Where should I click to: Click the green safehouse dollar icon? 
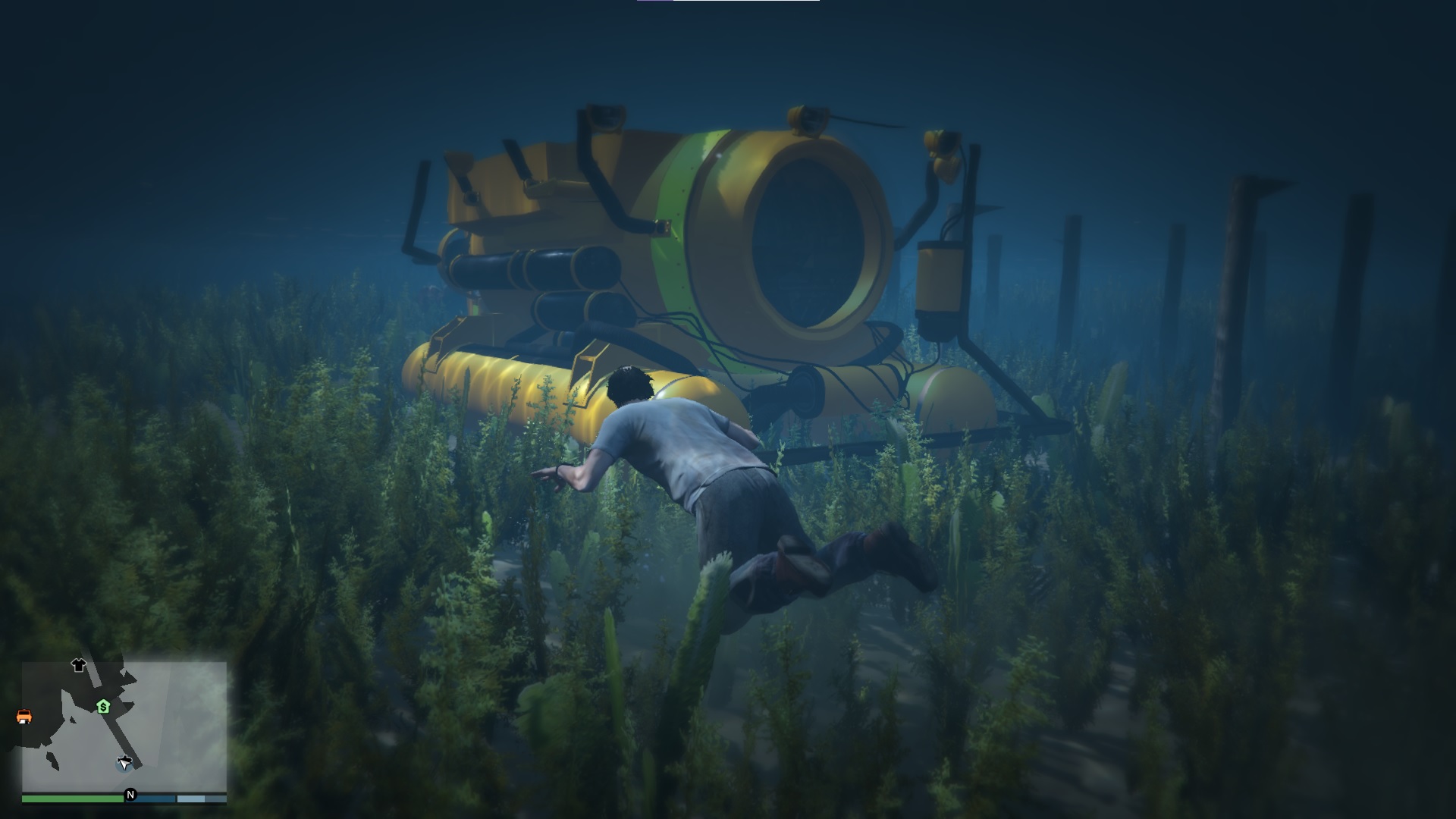[104, 707]
